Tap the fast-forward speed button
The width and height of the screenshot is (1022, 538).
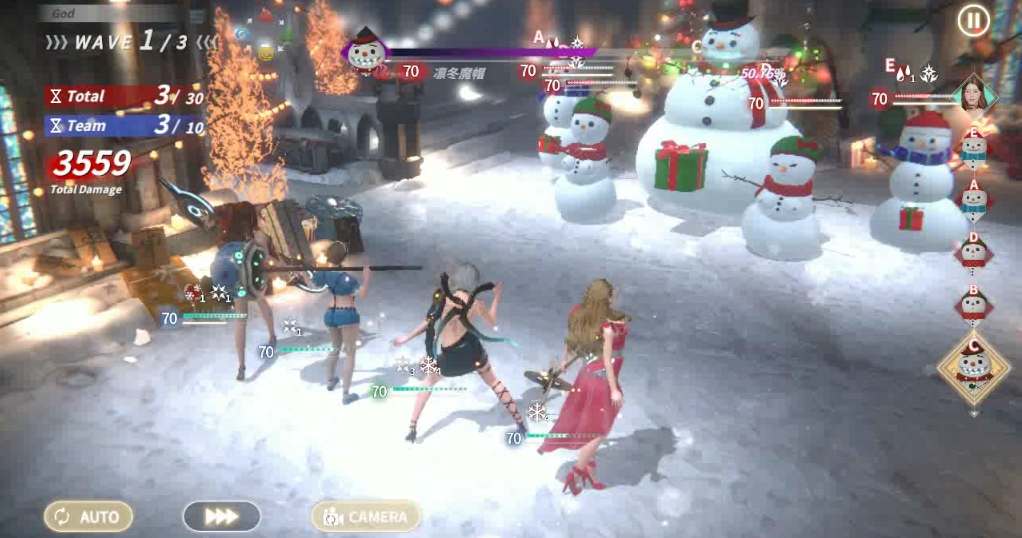pyautogui.click(x=221, y=516)
